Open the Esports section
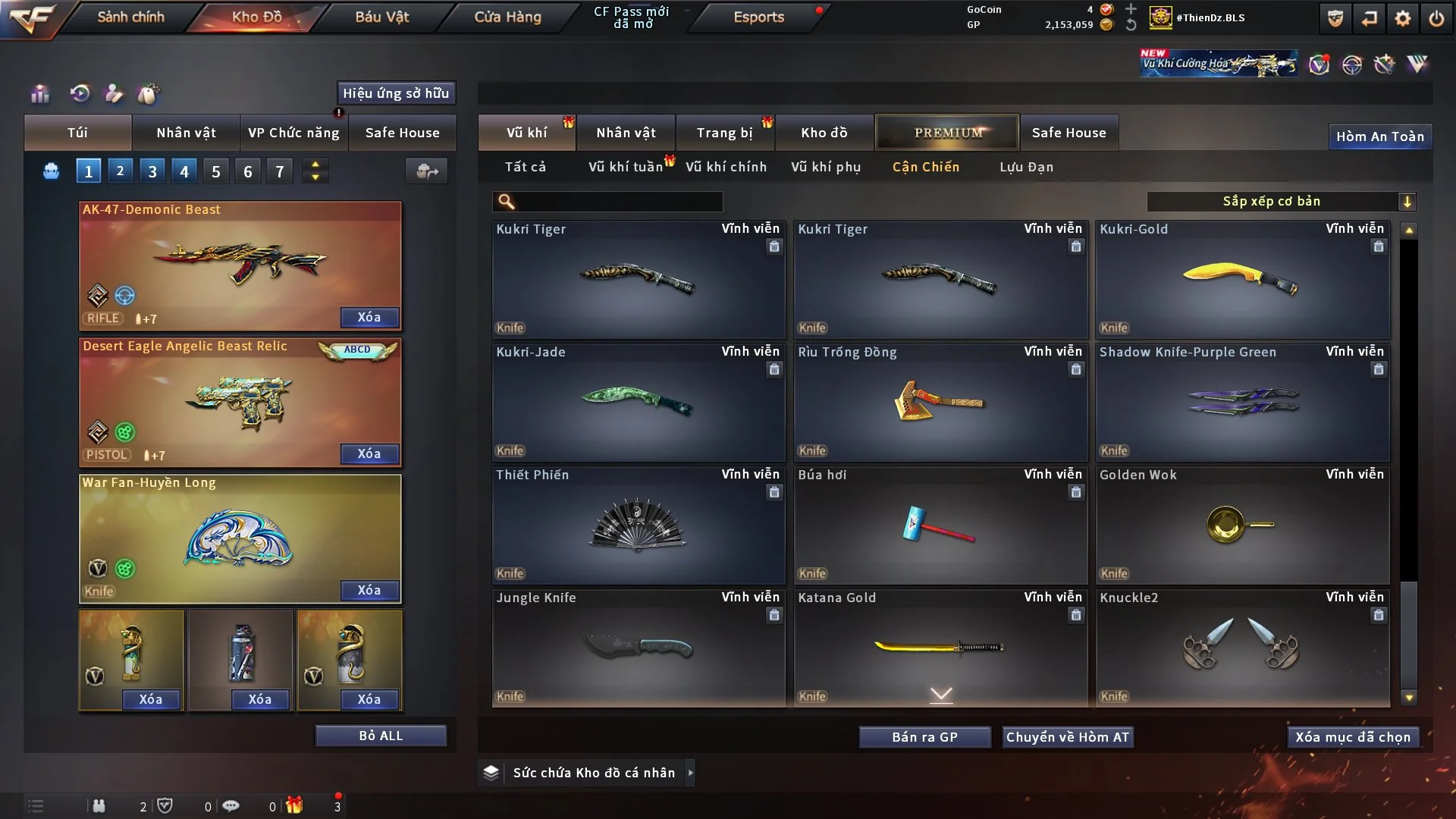This screenshot has width=1456, height=819. (x=758, y=17)
